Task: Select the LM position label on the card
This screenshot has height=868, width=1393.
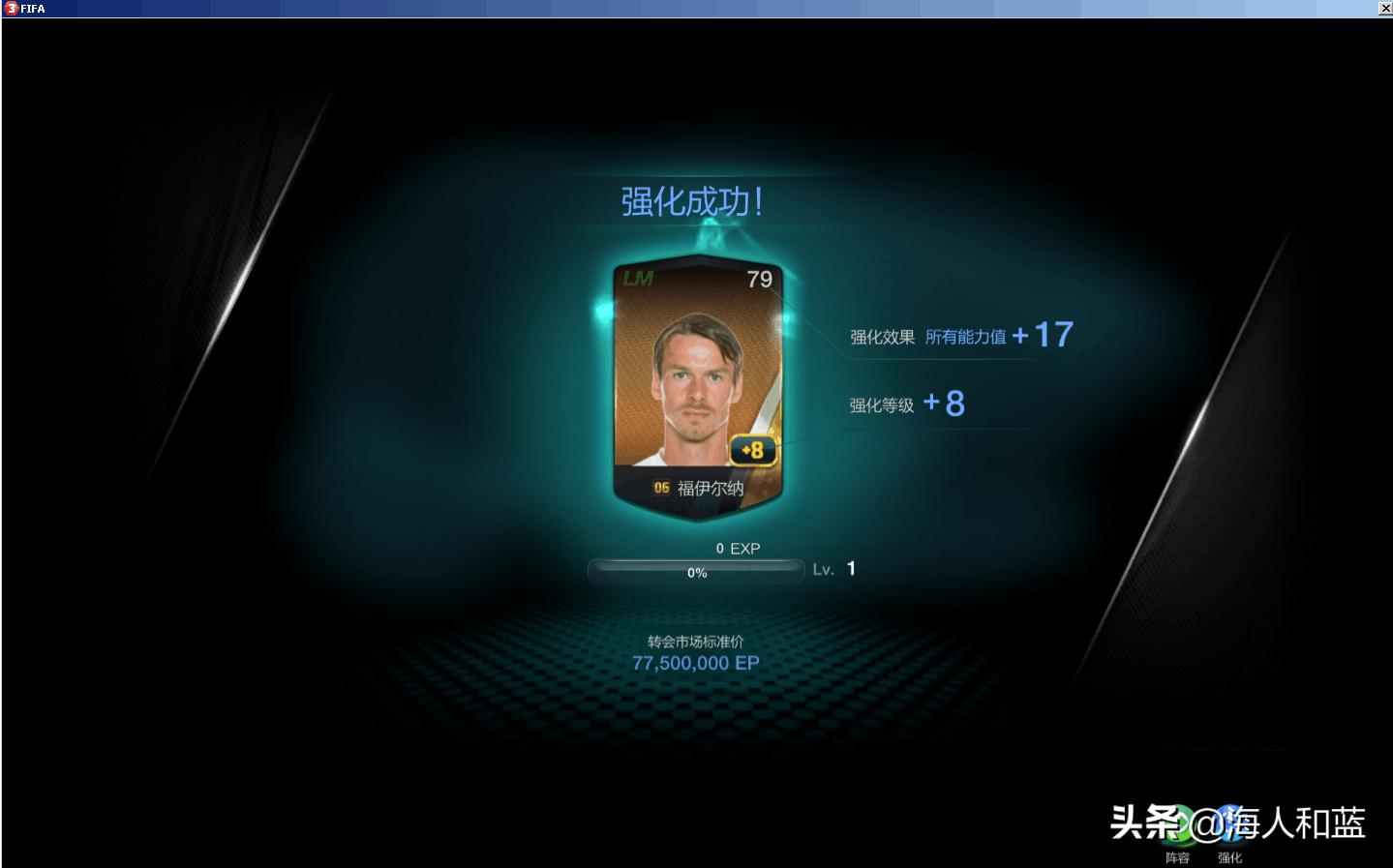Action: coord(640,280)
